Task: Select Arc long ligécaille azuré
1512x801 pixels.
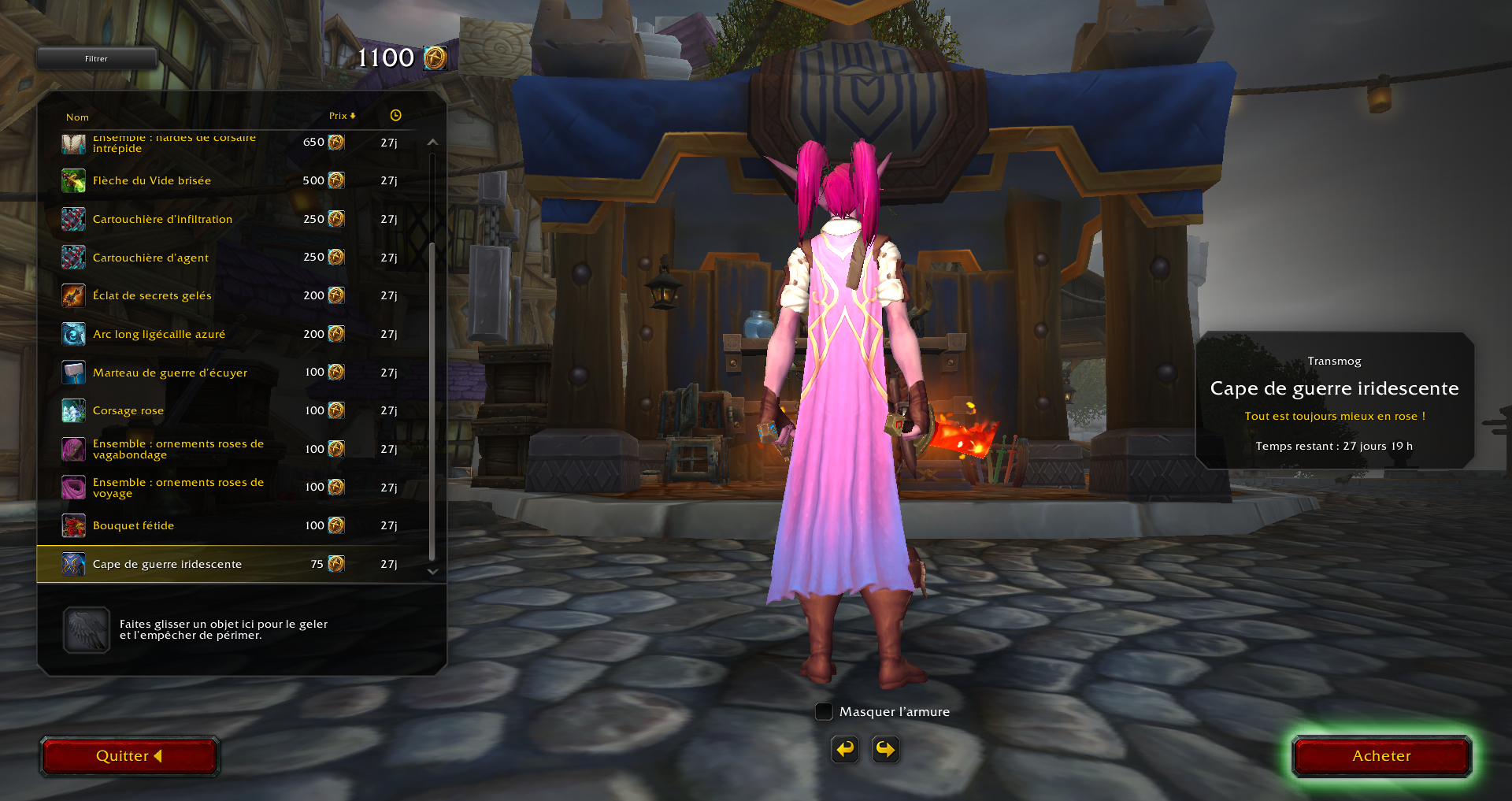Action: pos(159,334)
